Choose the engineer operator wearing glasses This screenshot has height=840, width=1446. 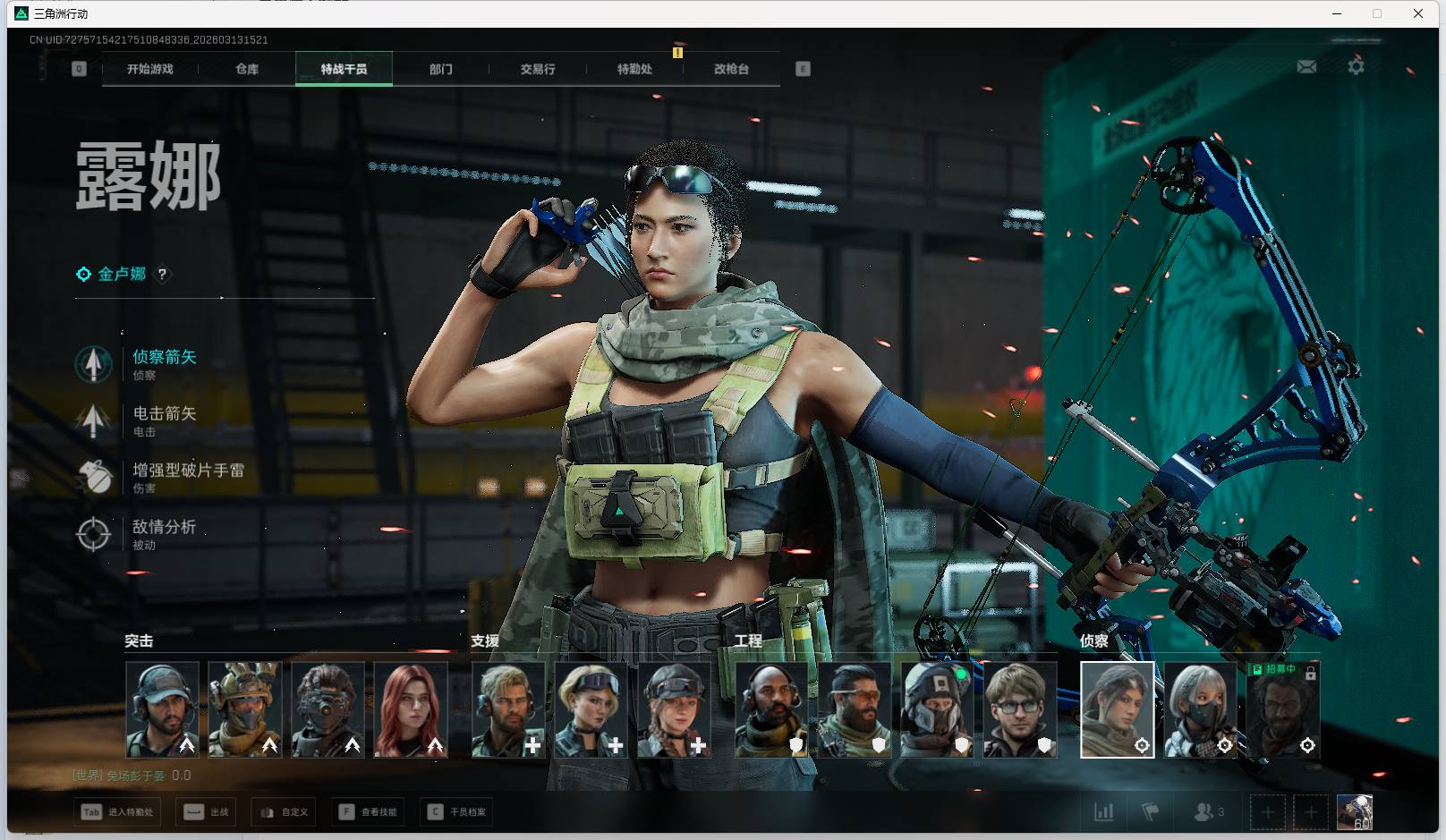pyautogui.click(x=1019, y=709)
